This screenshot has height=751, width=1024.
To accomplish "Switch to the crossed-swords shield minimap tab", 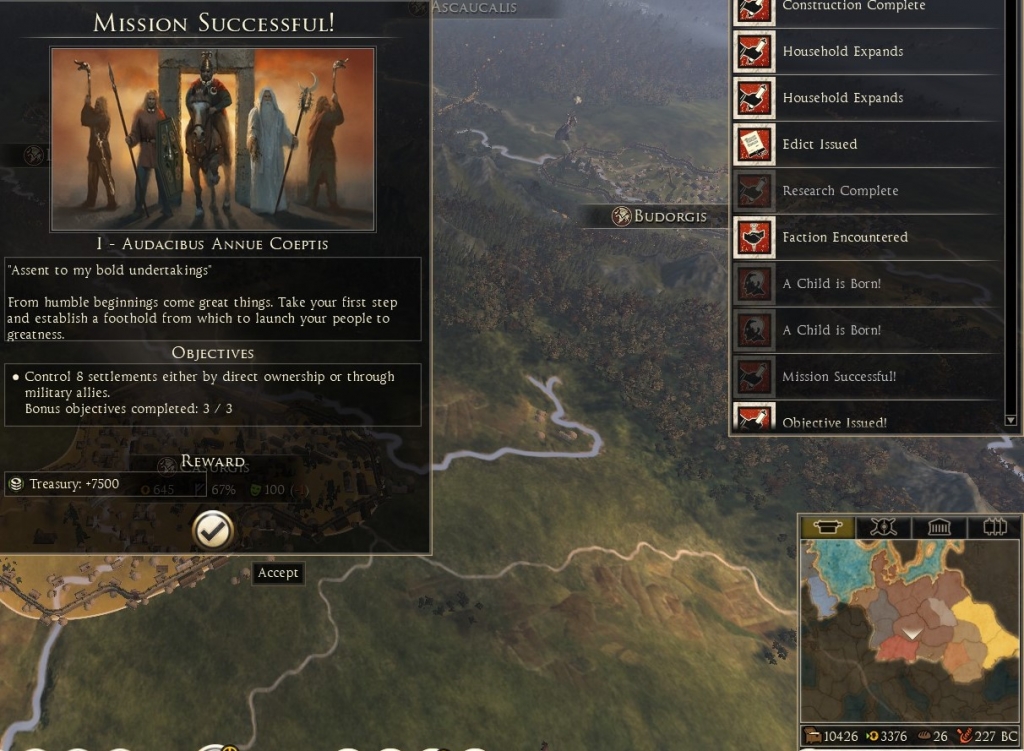I will (883, 527).
